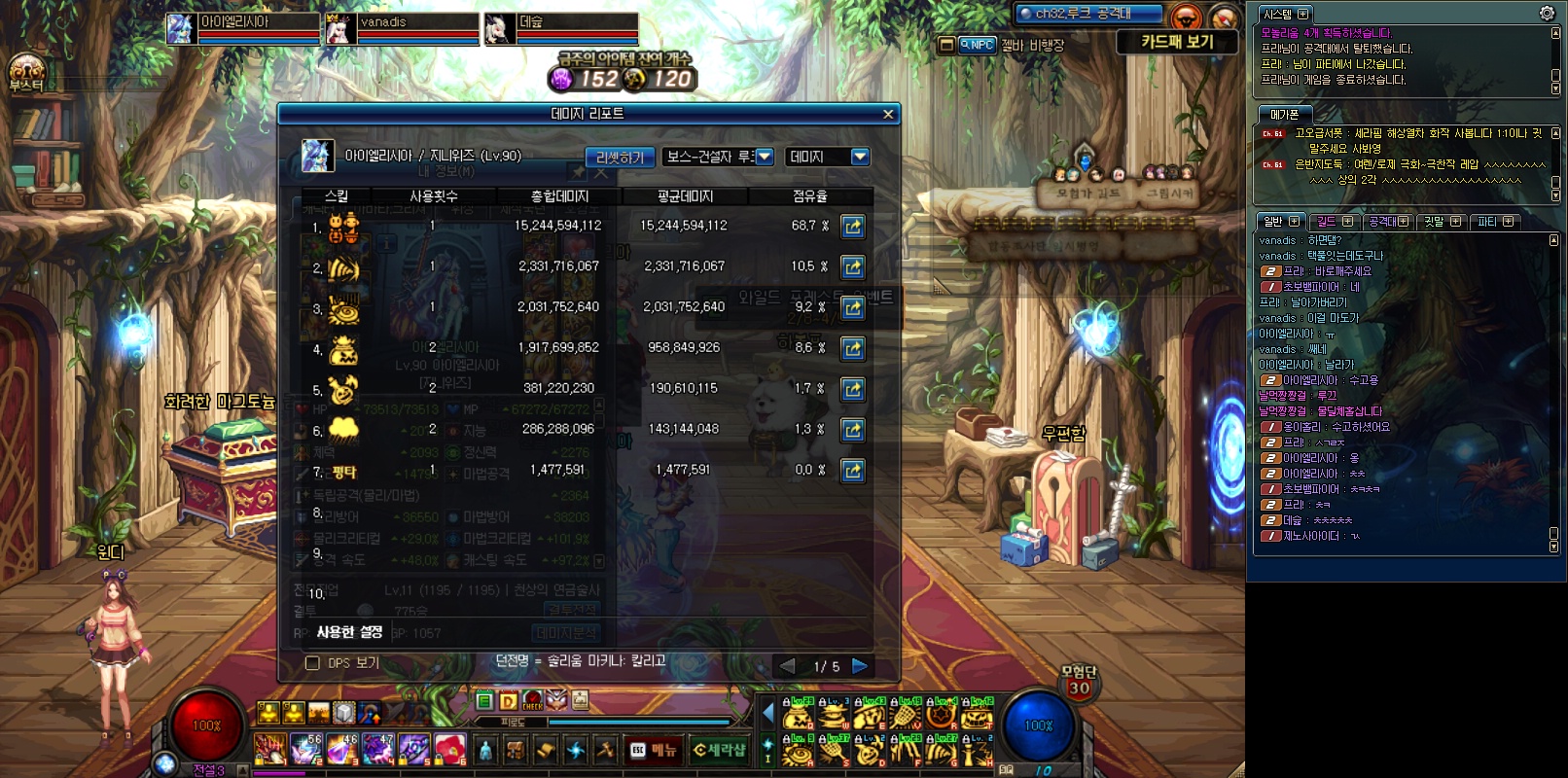Open the ESC 메뉴 button
The height and width of the screenshot is (778, 1568).
coord(653,750)
